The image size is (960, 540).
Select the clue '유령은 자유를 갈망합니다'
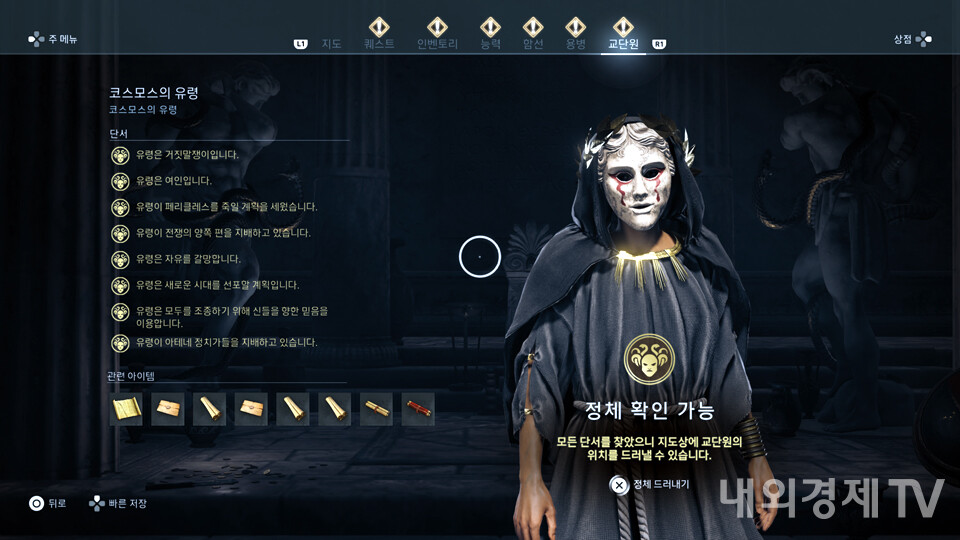188,259
